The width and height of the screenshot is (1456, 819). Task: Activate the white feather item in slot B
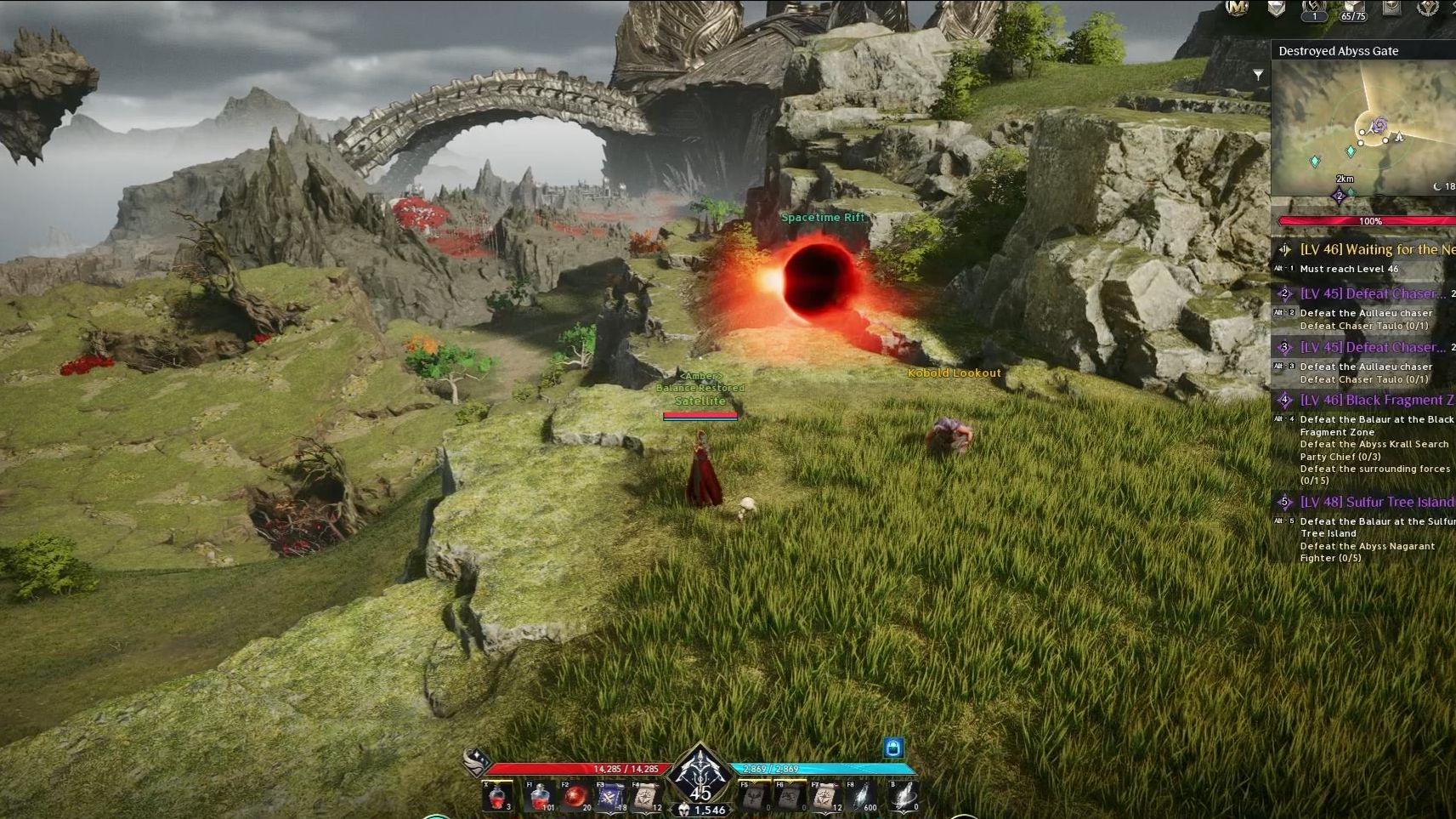coord(904,798)
